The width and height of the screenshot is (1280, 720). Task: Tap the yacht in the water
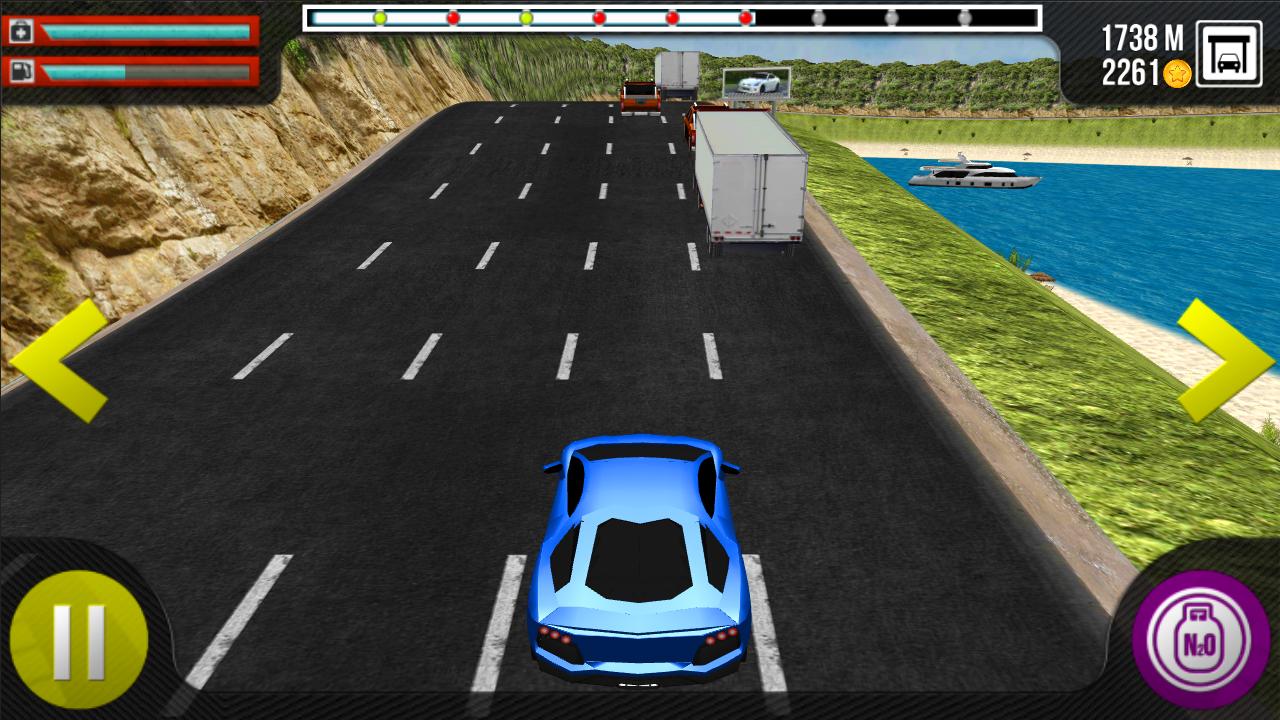(x=975, y=175)
